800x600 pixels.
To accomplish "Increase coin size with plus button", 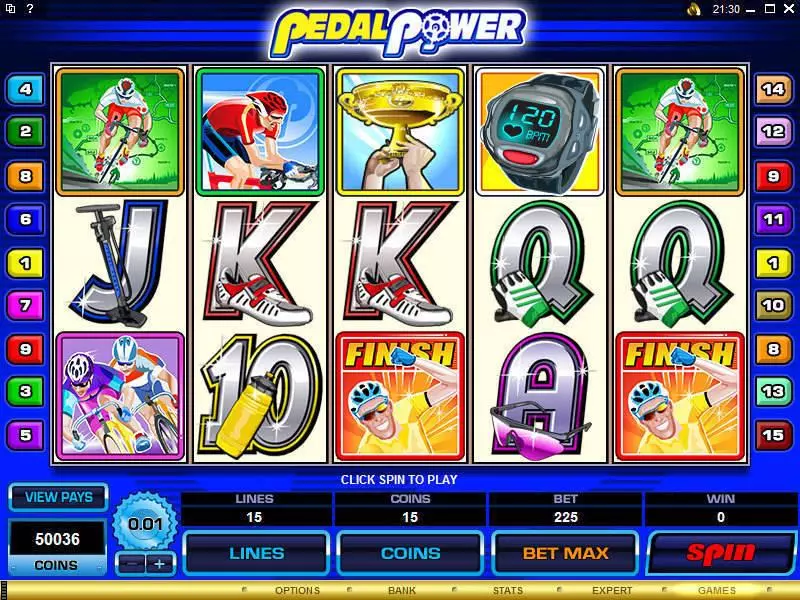I will 158,564.
